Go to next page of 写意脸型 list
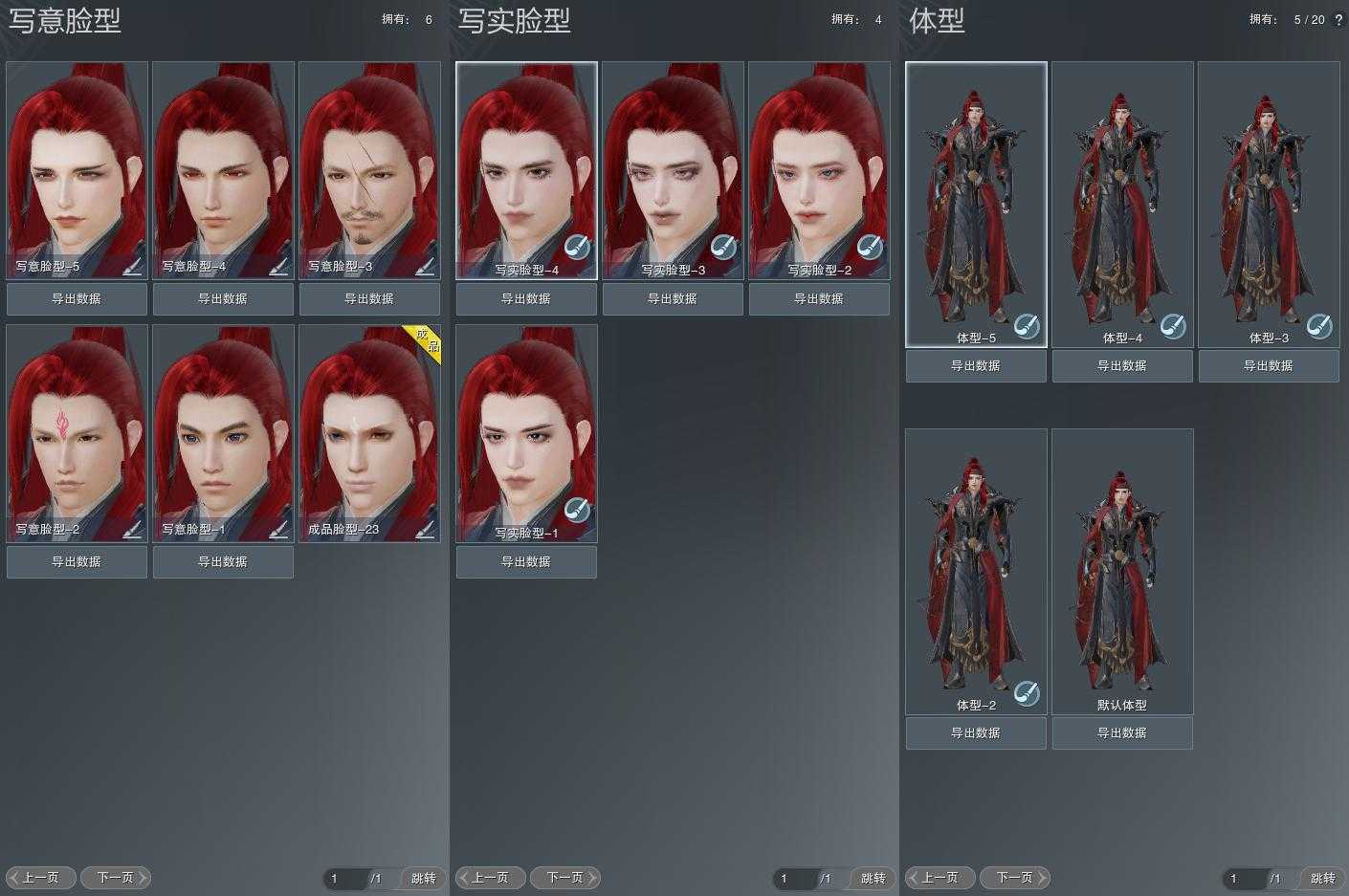The height and width of the screenshot is (896, 1349). click(116, 878)
